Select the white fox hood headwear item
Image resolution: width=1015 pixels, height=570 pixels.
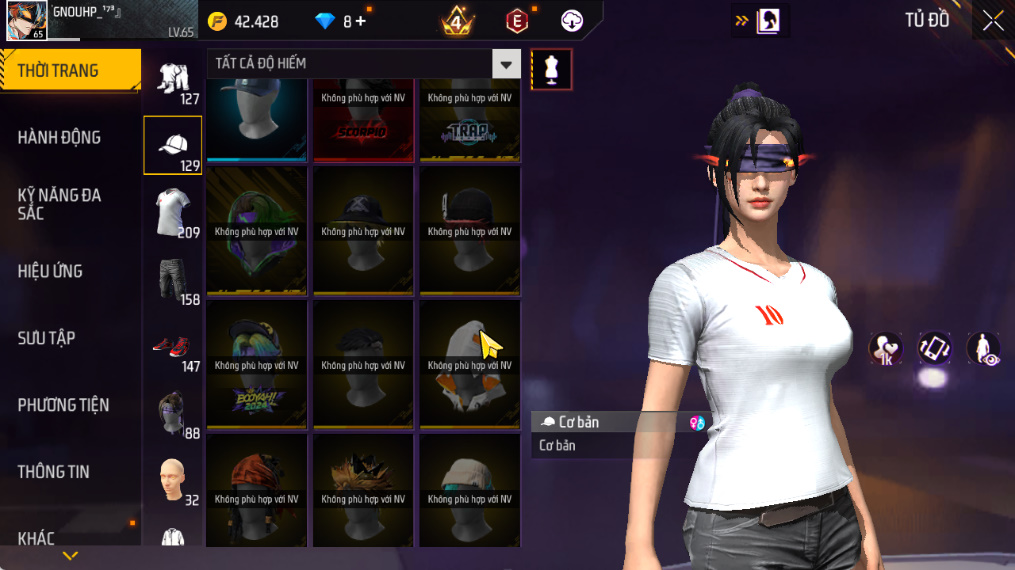tap(469, 365)
